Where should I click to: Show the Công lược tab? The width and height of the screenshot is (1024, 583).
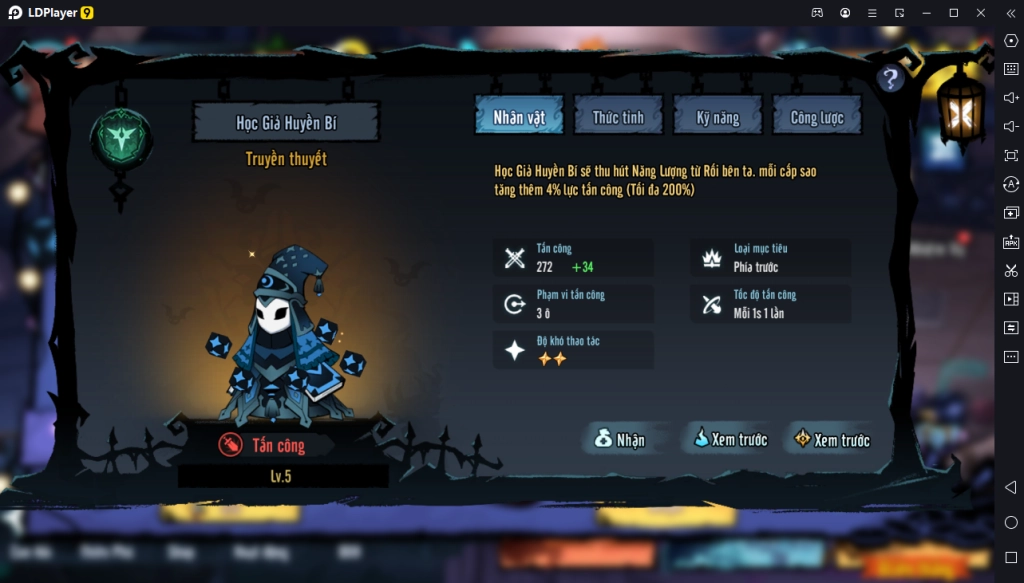pos(817,117)
